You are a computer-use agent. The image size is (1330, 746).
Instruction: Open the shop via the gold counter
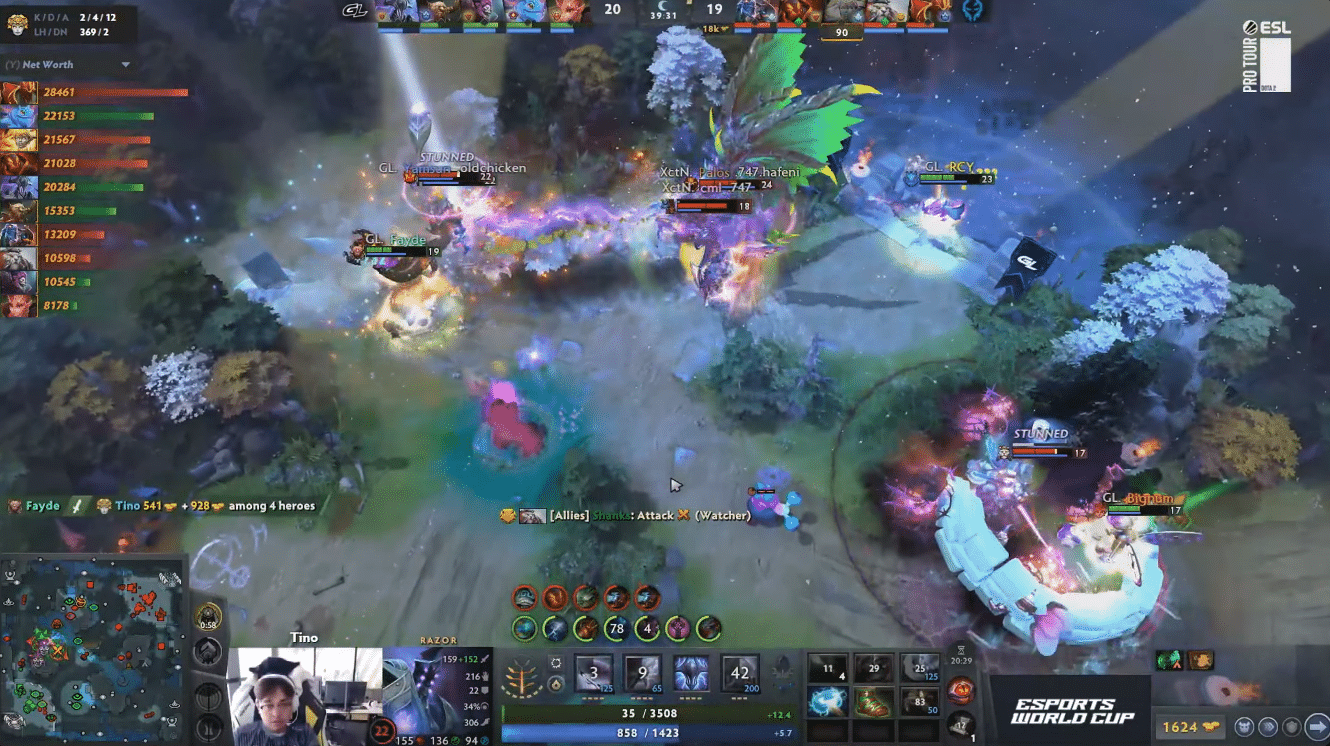(1191, 727)
